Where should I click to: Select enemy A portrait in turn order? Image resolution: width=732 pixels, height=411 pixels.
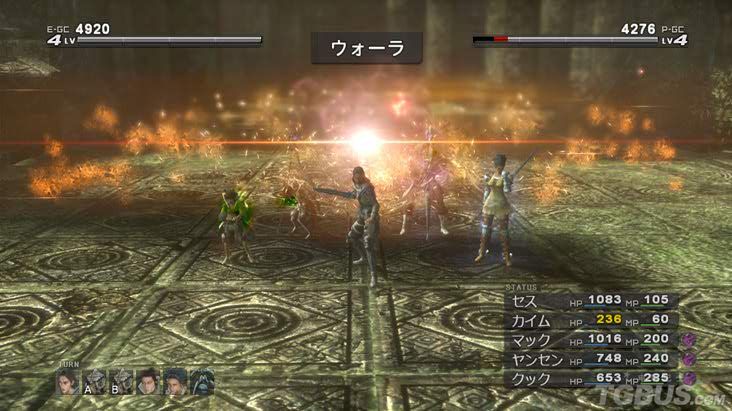(x=95, y=381)
